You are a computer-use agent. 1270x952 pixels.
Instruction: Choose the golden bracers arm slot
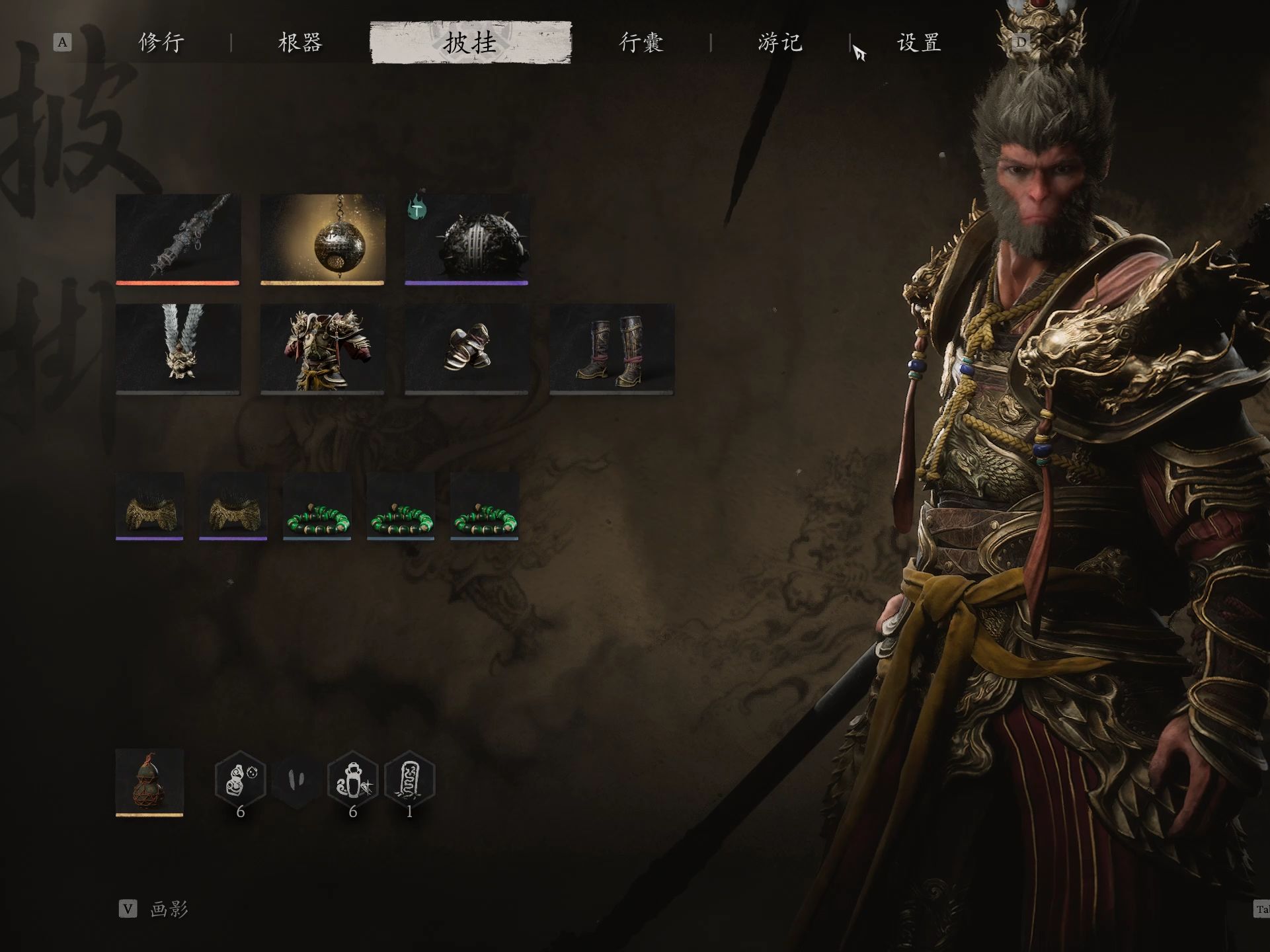tap(467, 348)
